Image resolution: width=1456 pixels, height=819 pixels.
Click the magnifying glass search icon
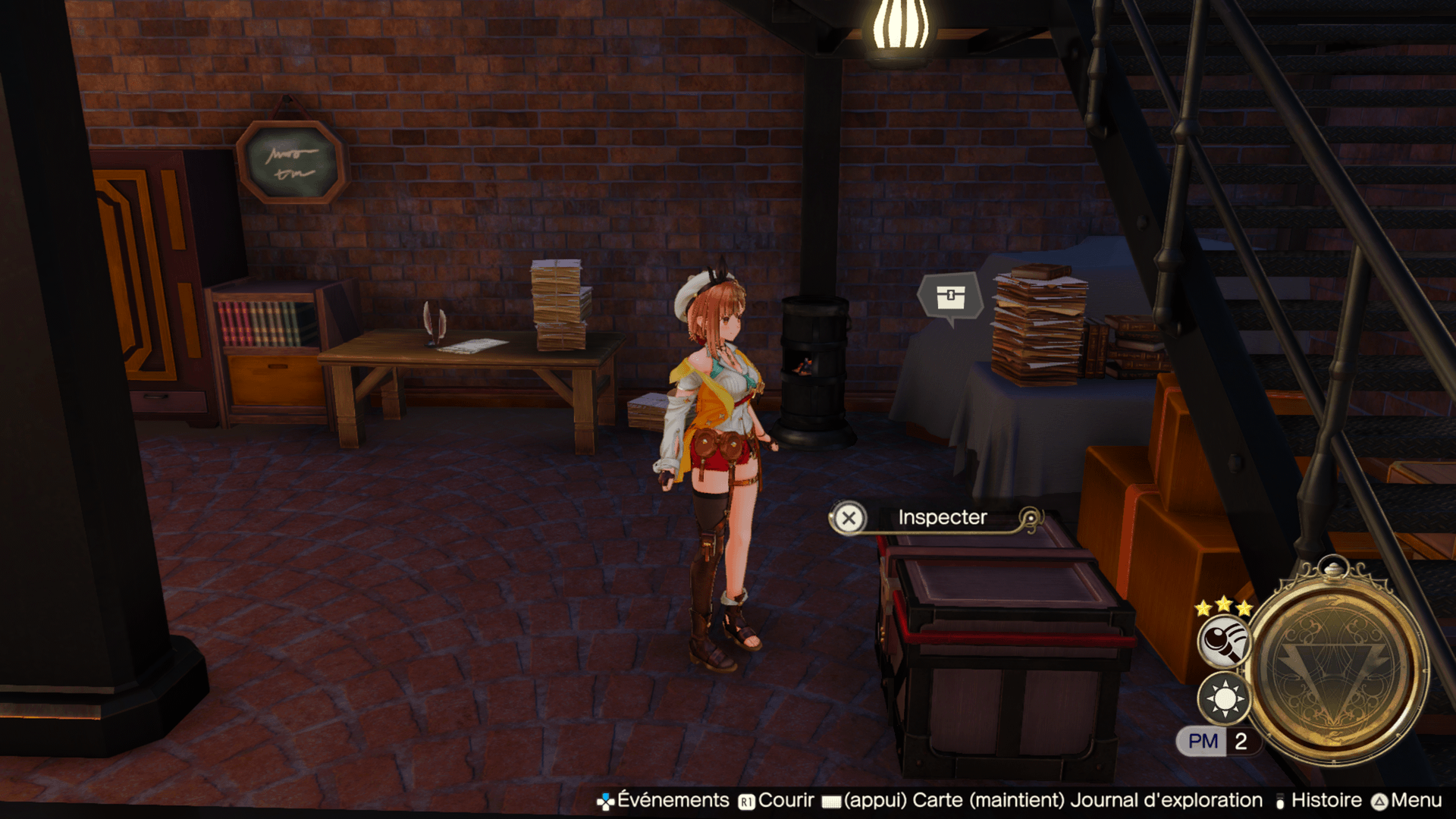point(1224,641)
